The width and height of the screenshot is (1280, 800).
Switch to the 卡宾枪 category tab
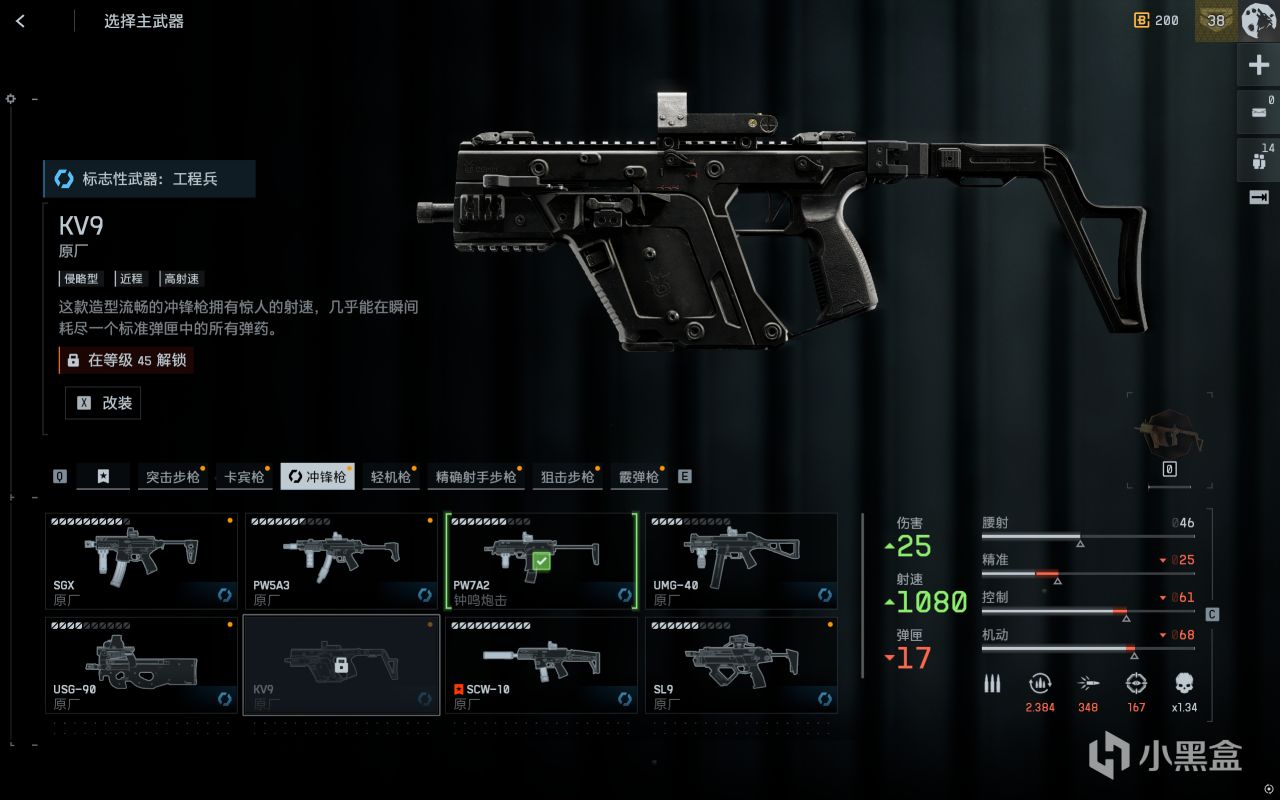tap(245, 477)
